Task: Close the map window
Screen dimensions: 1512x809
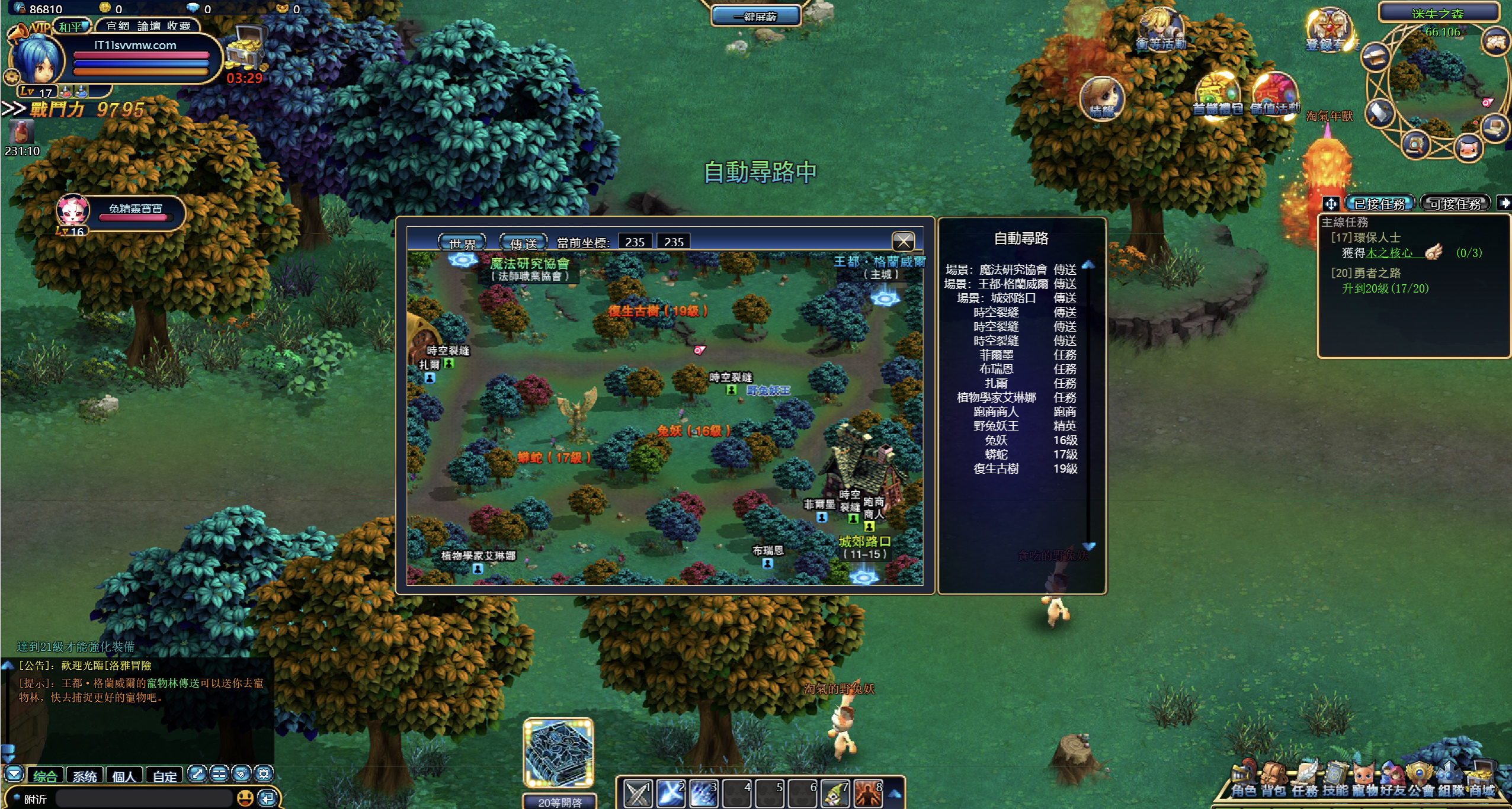Action: [x=903, y=241]
